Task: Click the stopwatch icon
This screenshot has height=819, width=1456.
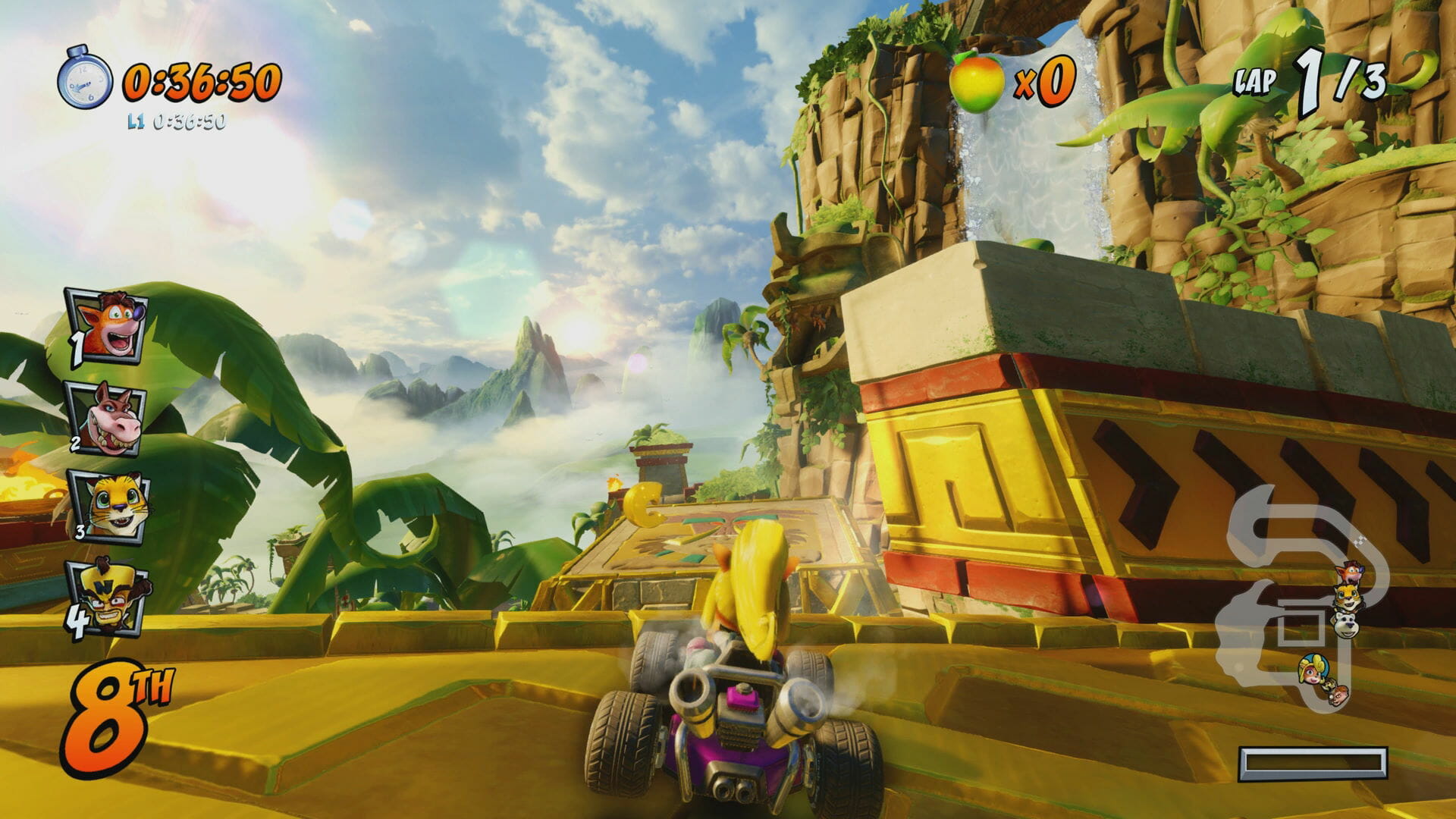Action: pos(85,78)
